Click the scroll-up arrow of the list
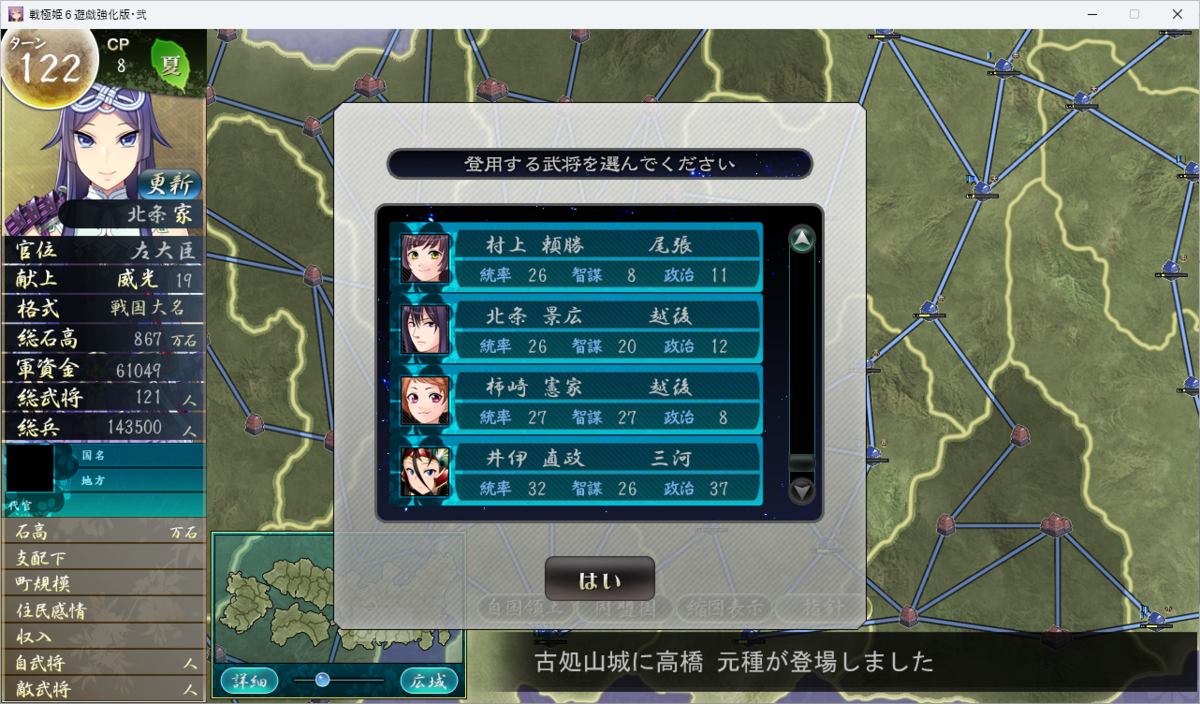 click(802, 240)
